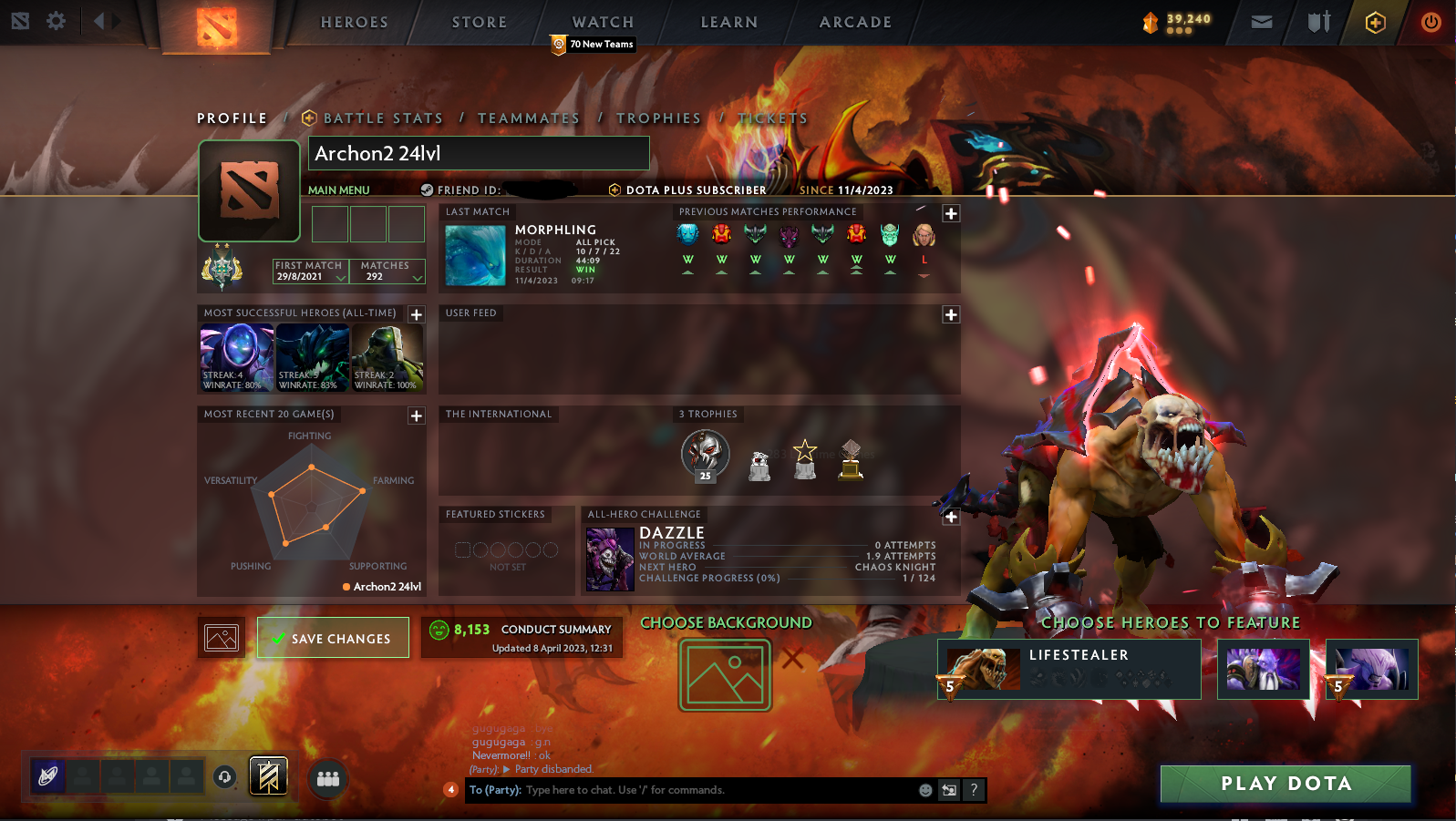
Task: Click Save Changes on the profile
Action: (x=333, y=637)
